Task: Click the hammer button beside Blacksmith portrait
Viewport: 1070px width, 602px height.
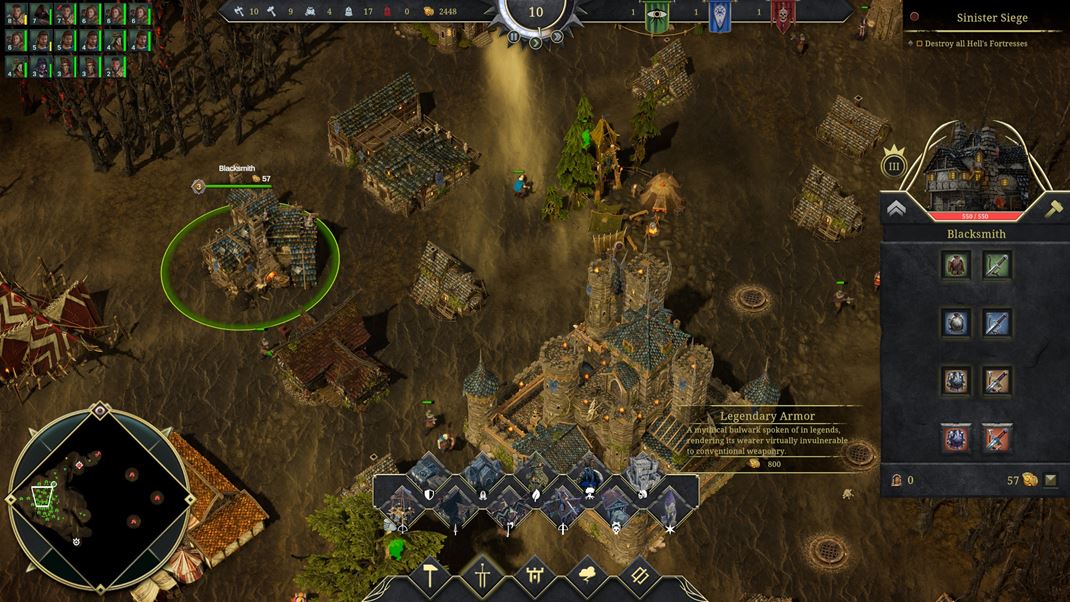Action: pyautogui.click(x=1053, y=208)
